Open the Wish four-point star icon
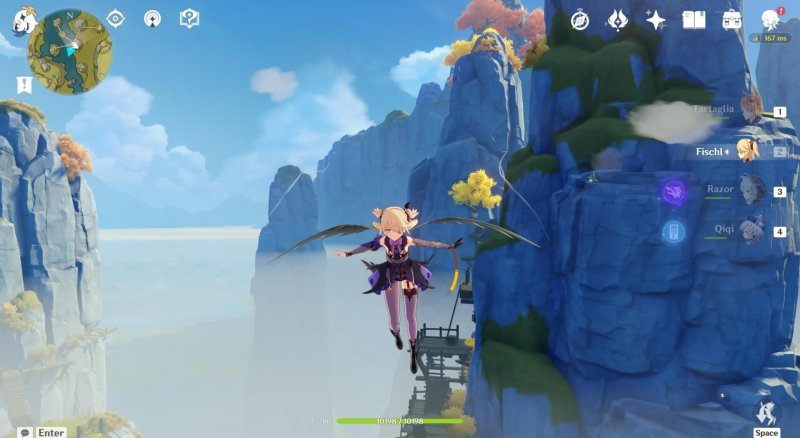800x438 pixels. coord(656,20)
